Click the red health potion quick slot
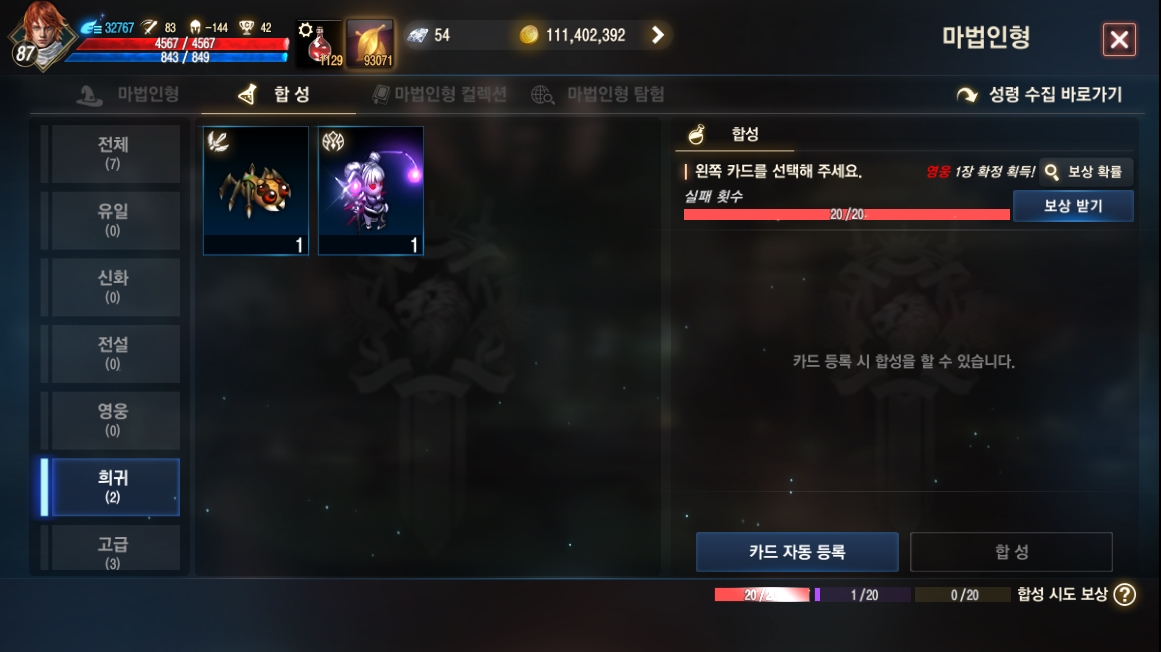Screen dimensions: 1161x652 click(x=320, y=45)
